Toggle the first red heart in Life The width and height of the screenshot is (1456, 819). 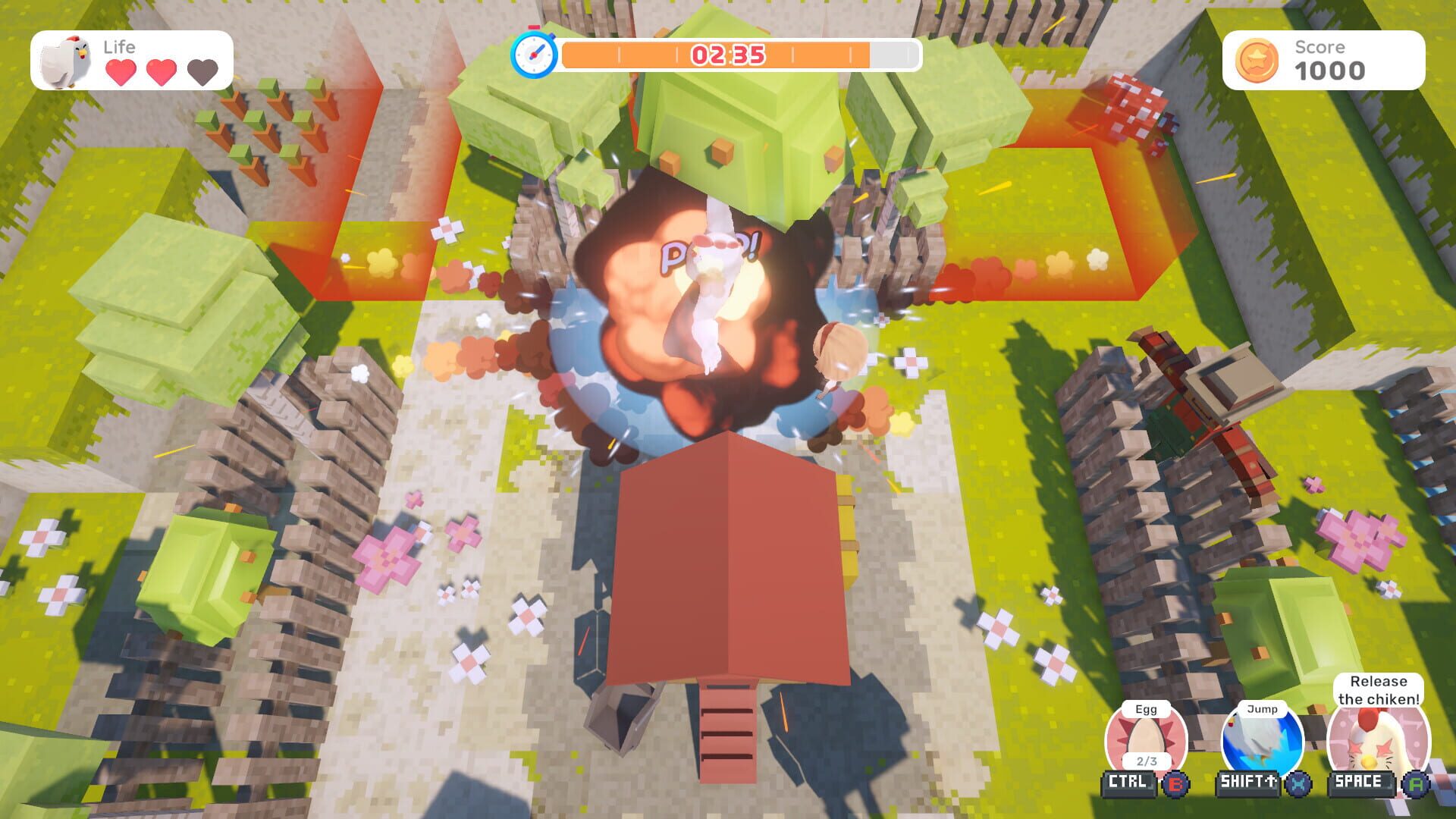[119, 72]
